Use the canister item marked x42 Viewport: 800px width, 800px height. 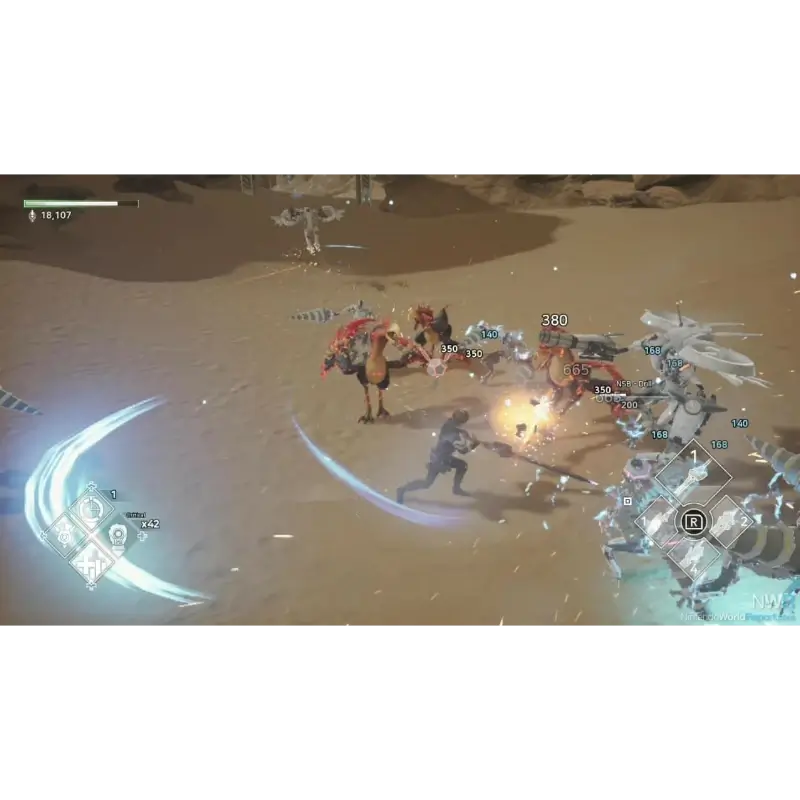coord(117,534)
